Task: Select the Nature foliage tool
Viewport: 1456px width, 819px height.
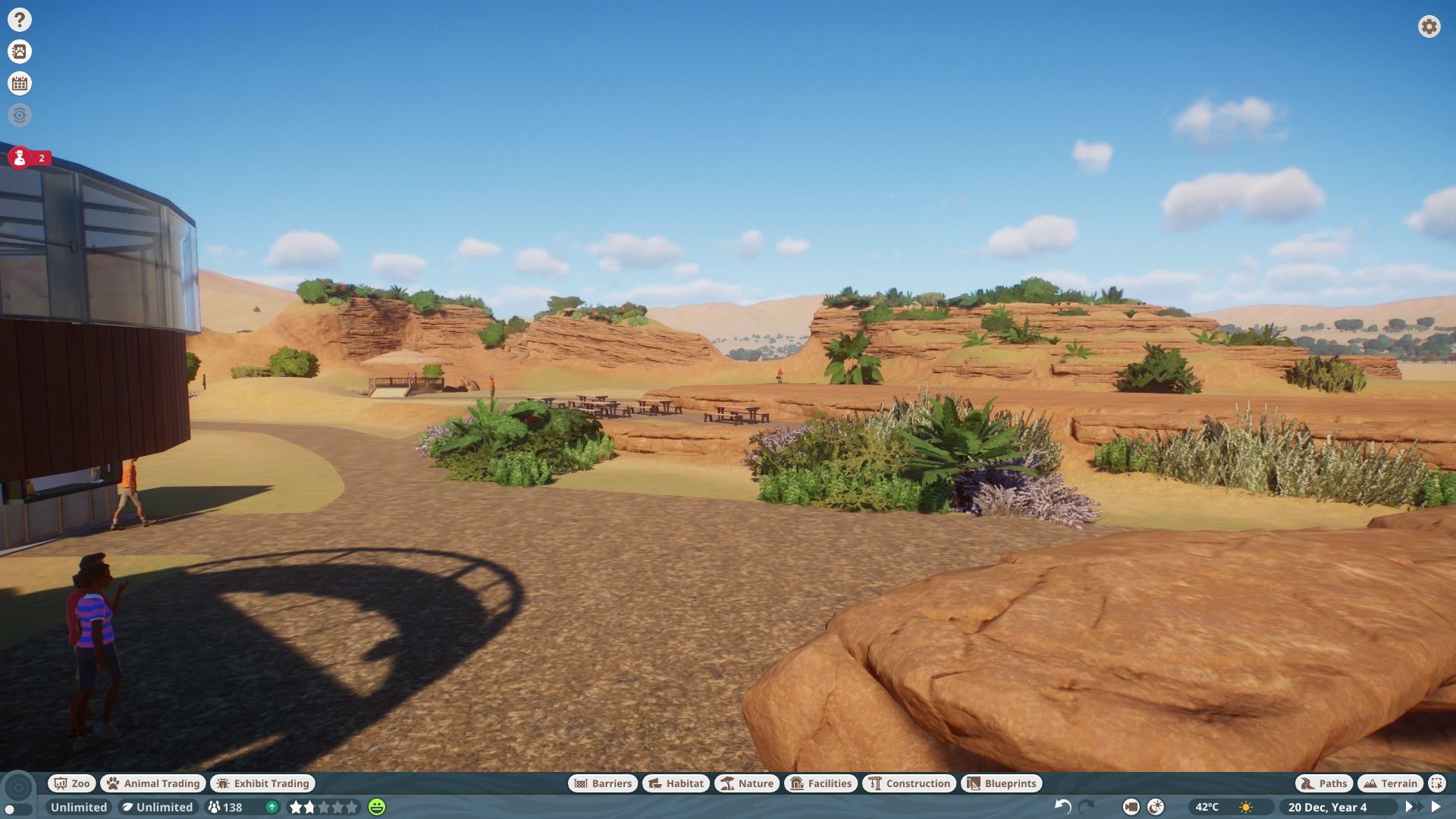Action: click(747, 783)
